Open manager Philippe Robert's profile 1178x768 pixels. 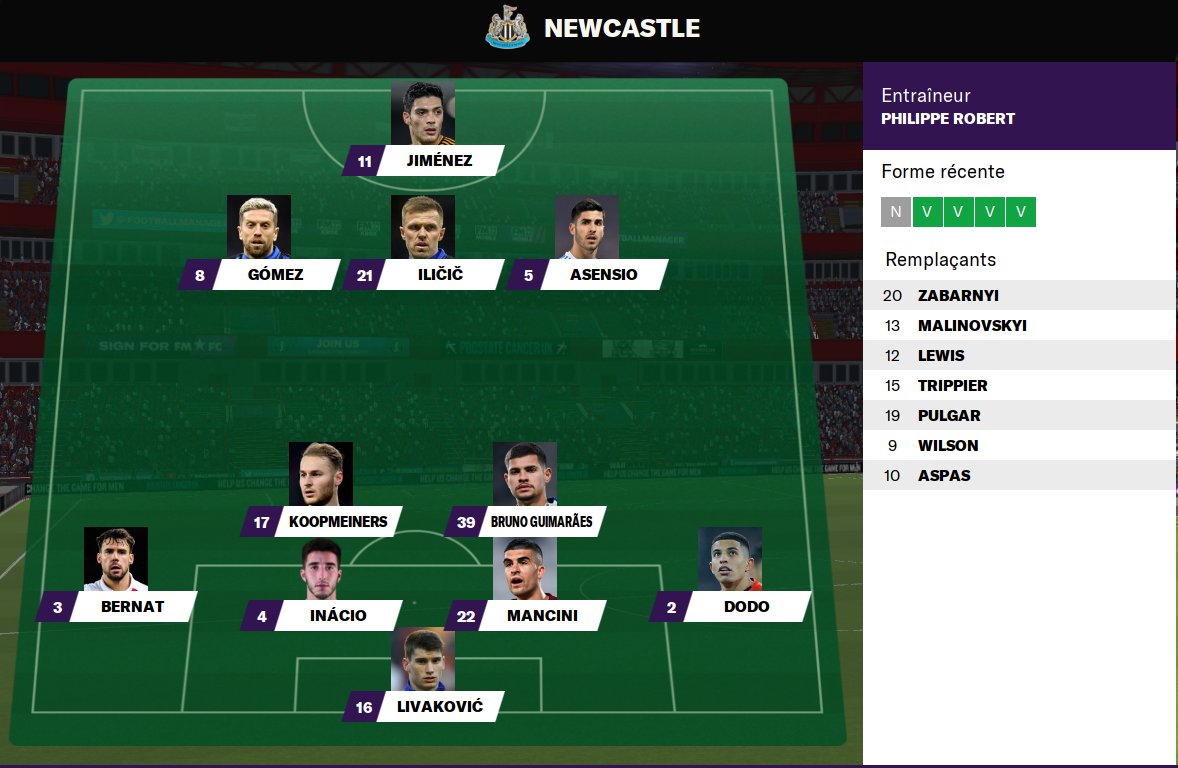point(947,119)
